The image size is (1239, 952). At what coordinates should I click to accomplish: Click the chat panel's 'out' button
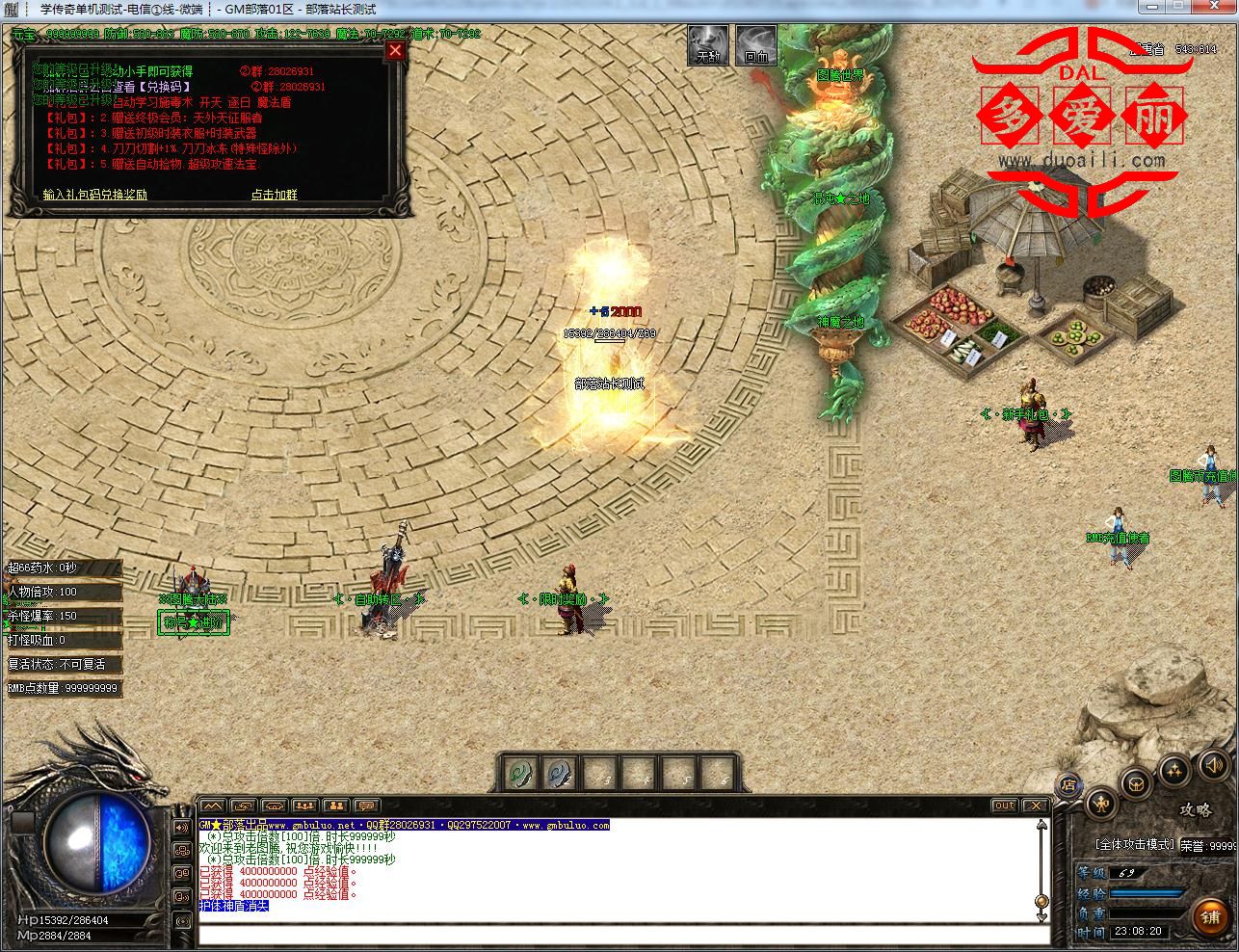[1004, 806]
